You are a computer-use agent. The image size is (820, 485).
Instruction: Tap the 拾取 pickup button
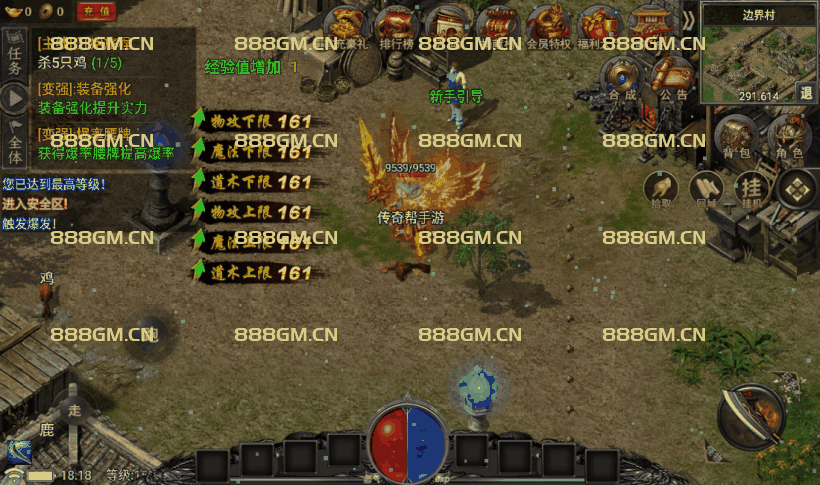pyautogui.click(x=659, y=188)
